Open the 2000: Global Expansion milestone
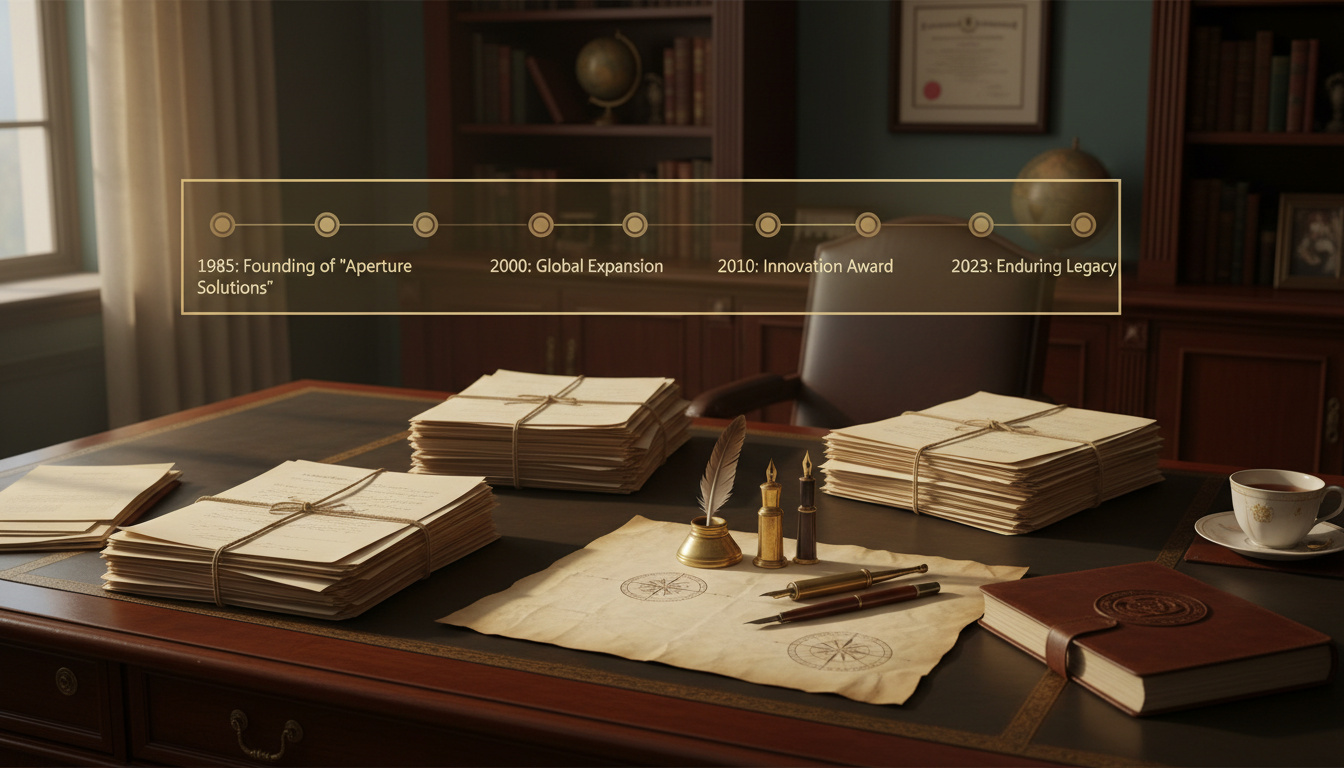 [576, 266]
